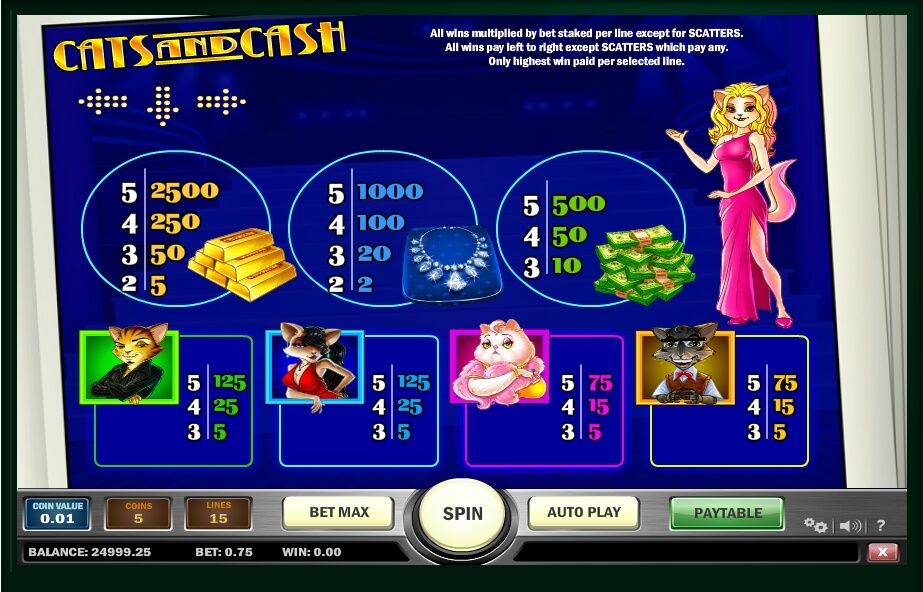Open help with the question mark
Screen dimensions: 923x592
tap(881, 525)
